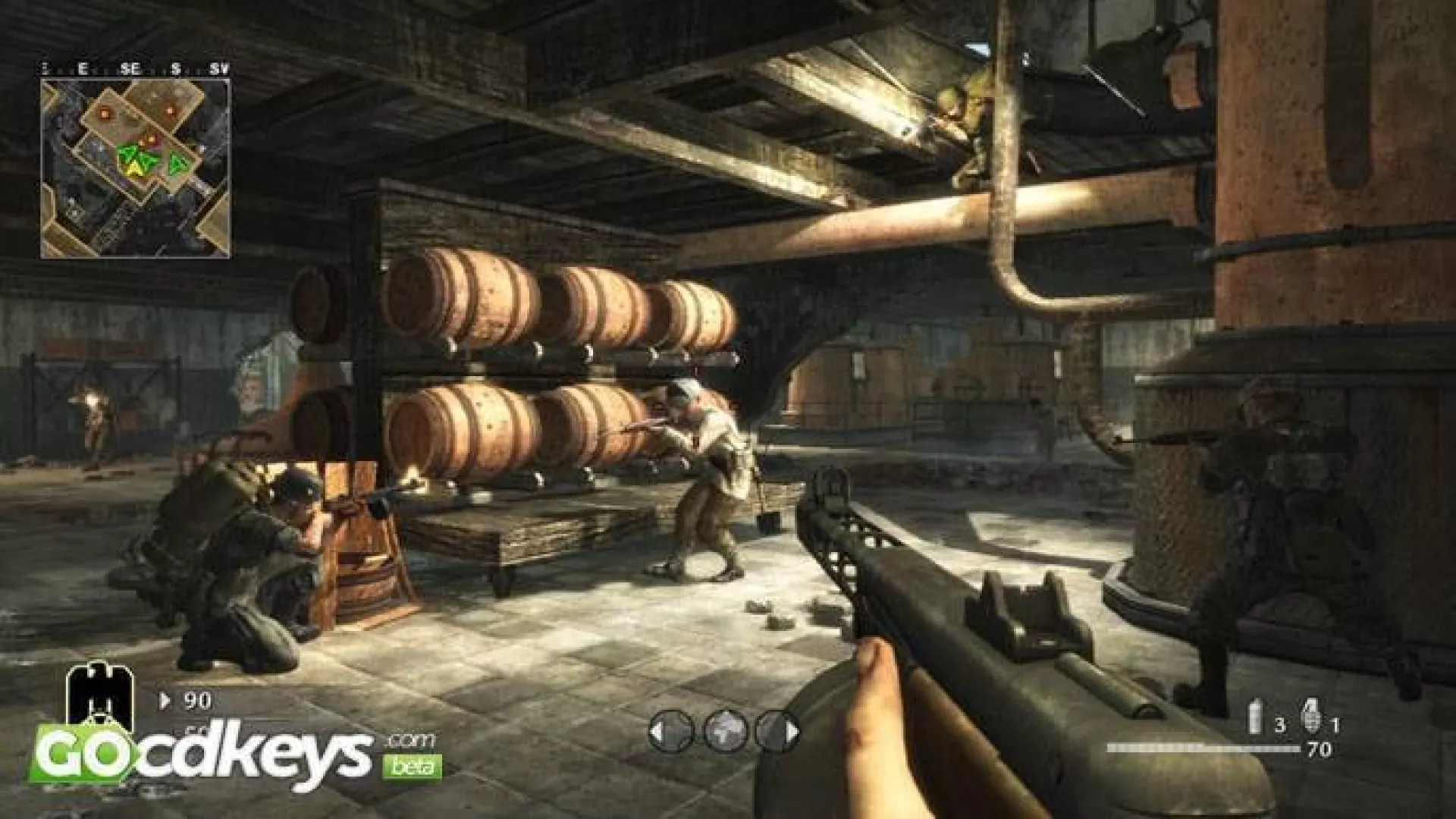Click the yellow player arrow on the minimap
1456x819 pixels.
pos(133,165)
